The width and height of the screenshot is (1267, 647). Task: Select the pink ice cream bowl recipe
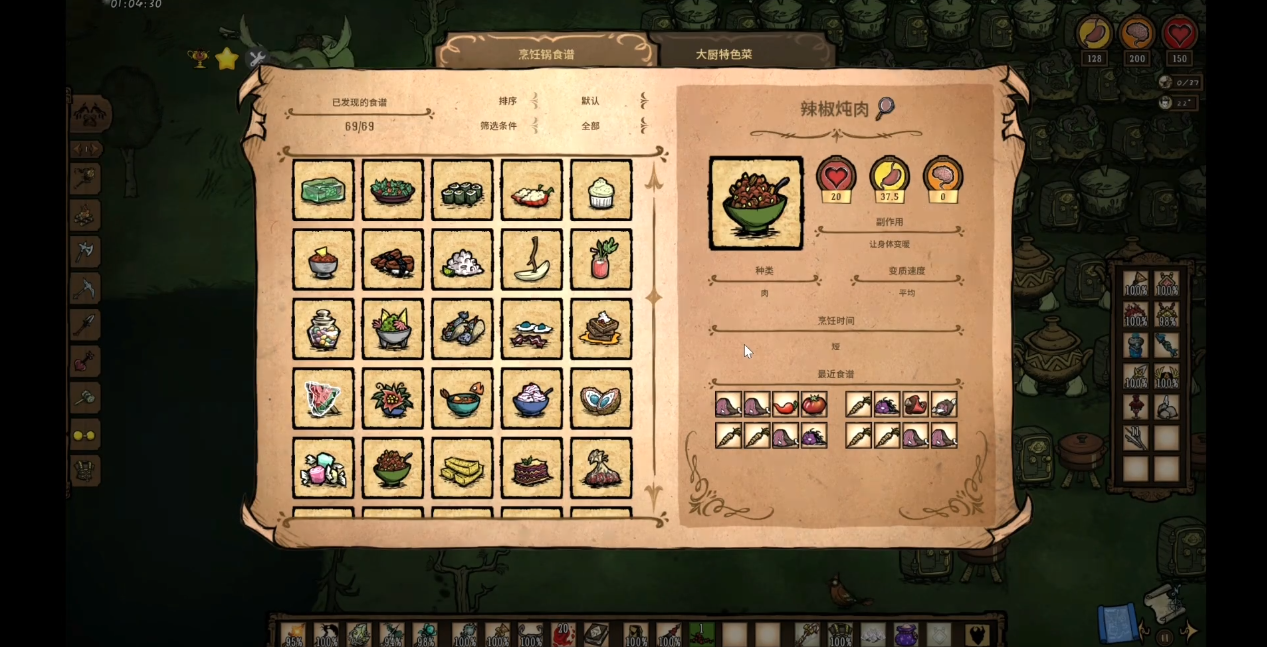531,398
